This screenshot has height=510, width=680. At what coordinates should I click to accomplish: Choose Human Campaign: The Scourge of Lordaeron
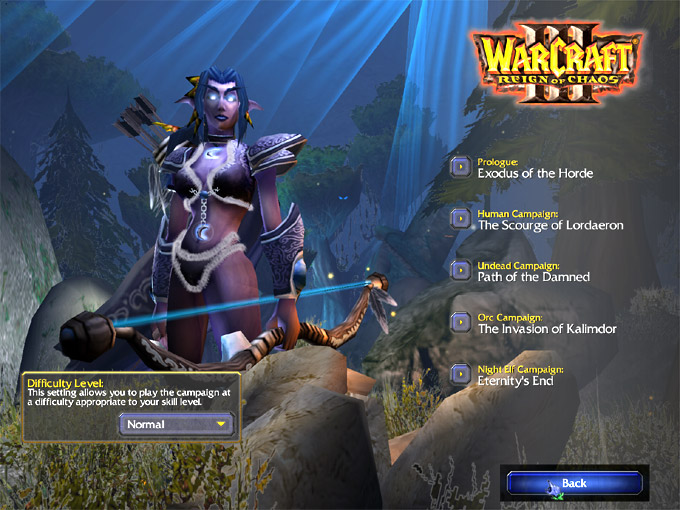click(461, 219)
